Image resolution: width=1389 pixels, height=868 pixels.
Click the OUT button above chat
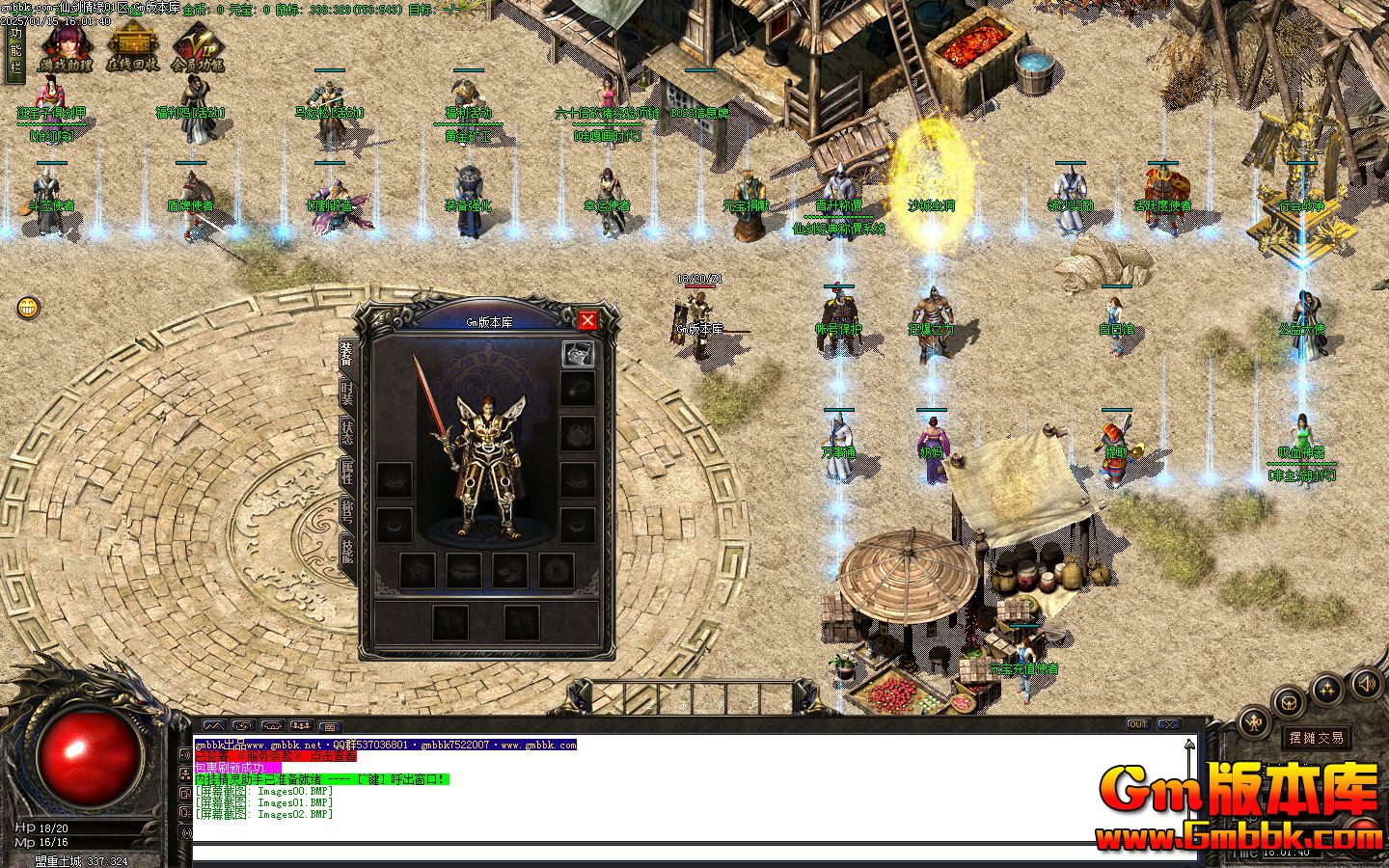(1138, 724)
